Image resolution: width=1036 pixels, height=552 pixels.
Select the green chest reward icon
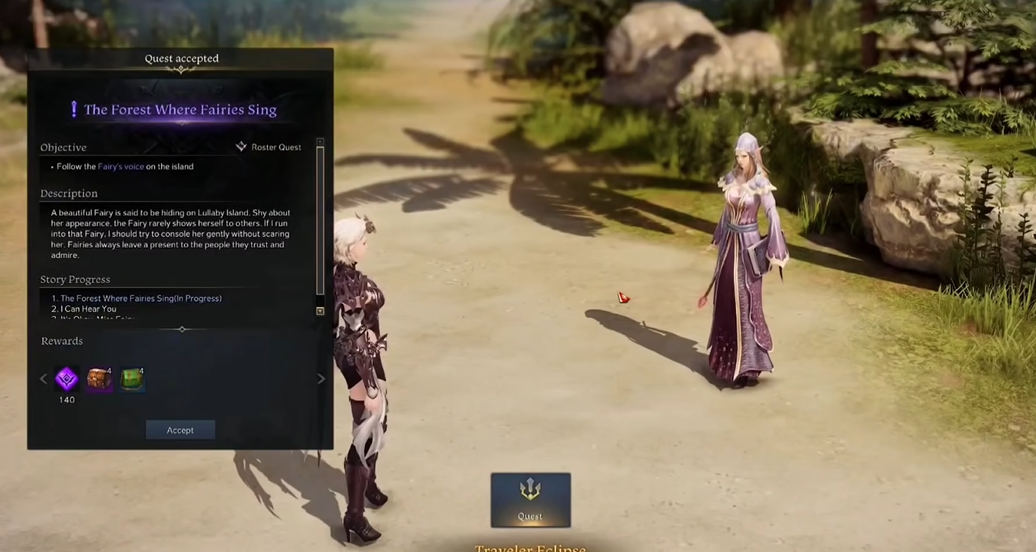tap(132, 379)
